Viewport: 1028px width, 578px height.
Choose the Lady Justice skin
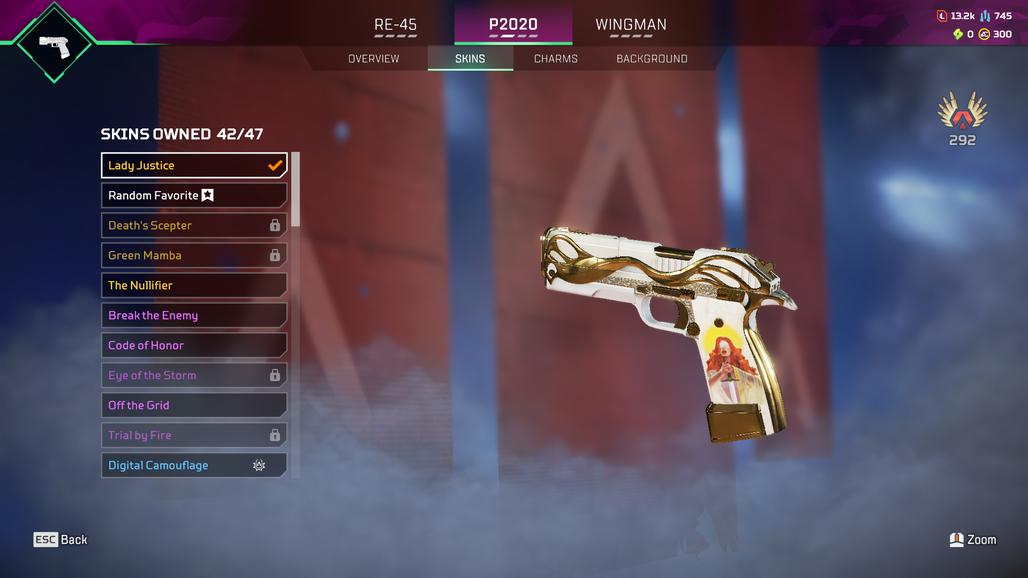point(194,166)
